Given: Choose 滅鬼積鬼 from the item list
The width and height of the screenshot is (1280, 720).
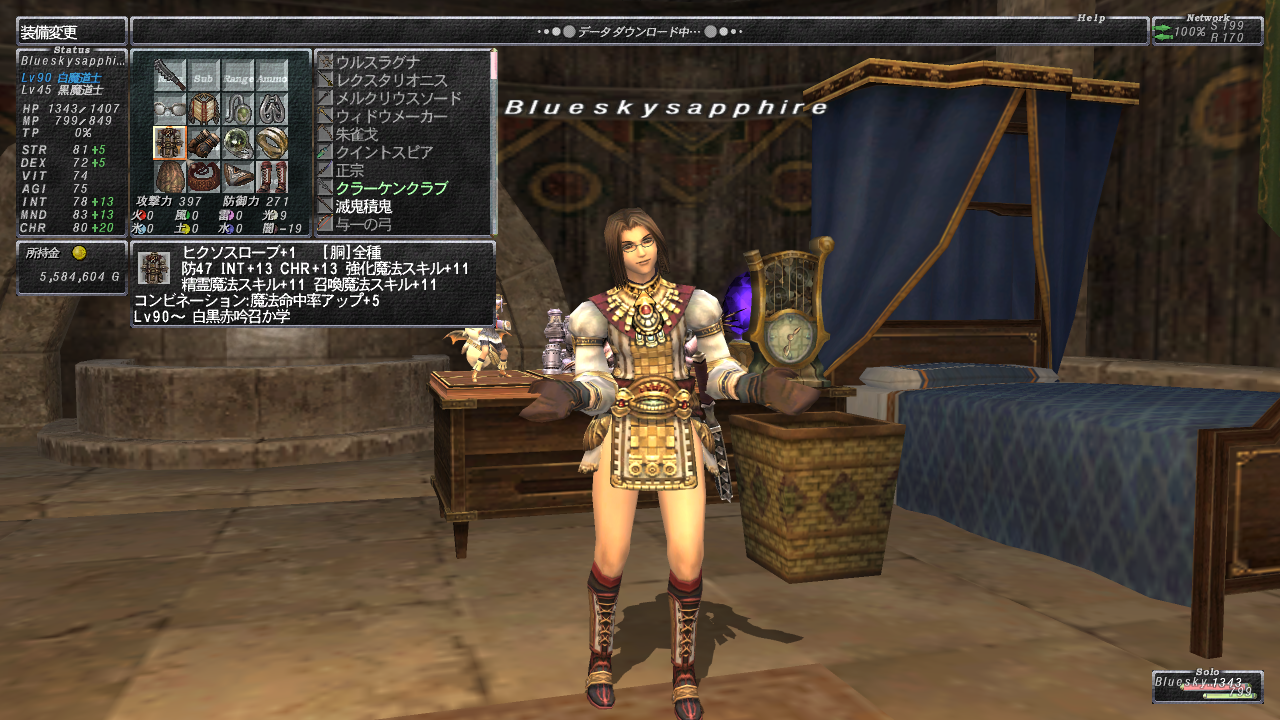Looking at the screenshot, I should [x=363, y=206].
